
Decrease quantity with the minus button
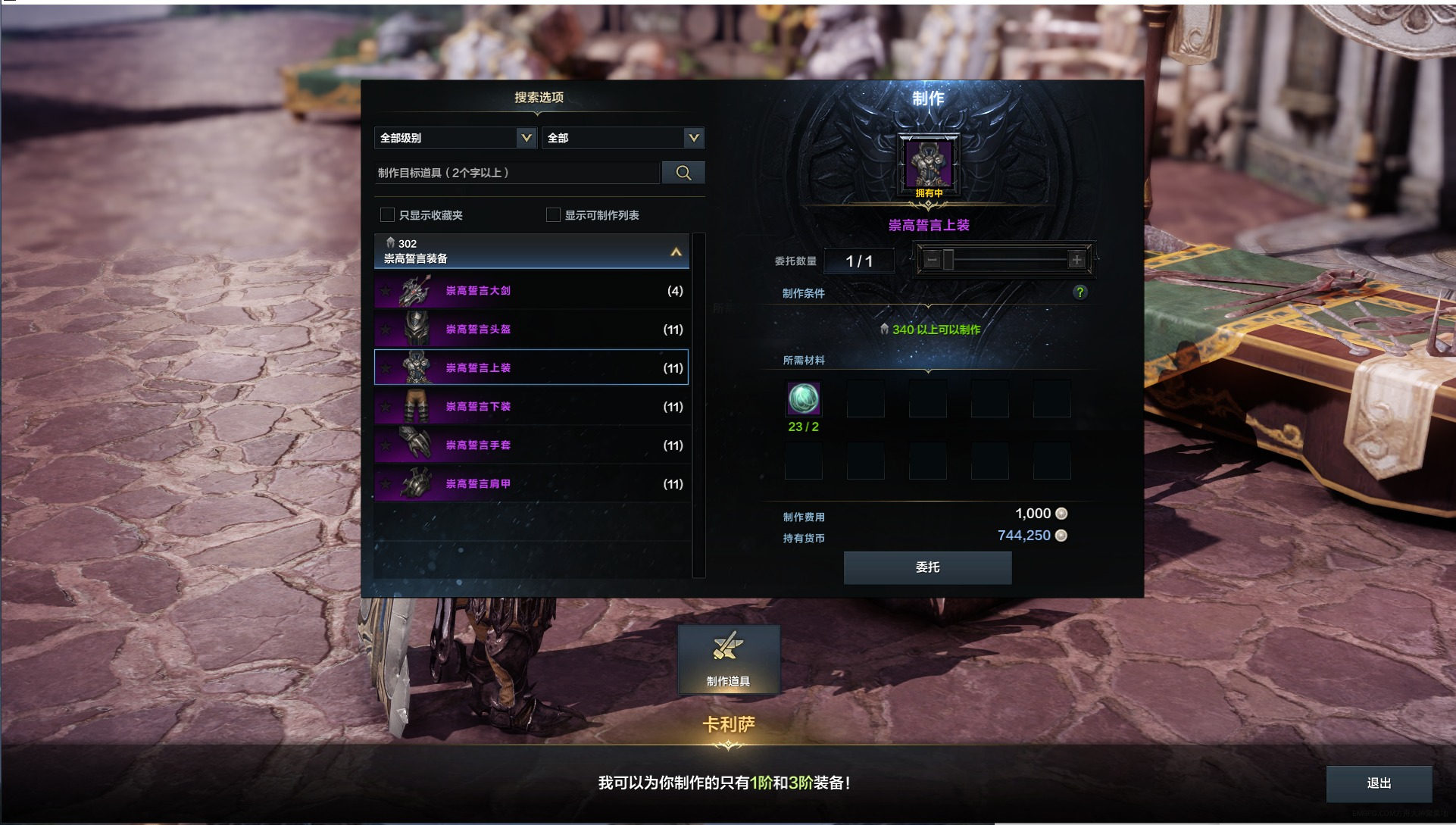click(x=932, y=261)
